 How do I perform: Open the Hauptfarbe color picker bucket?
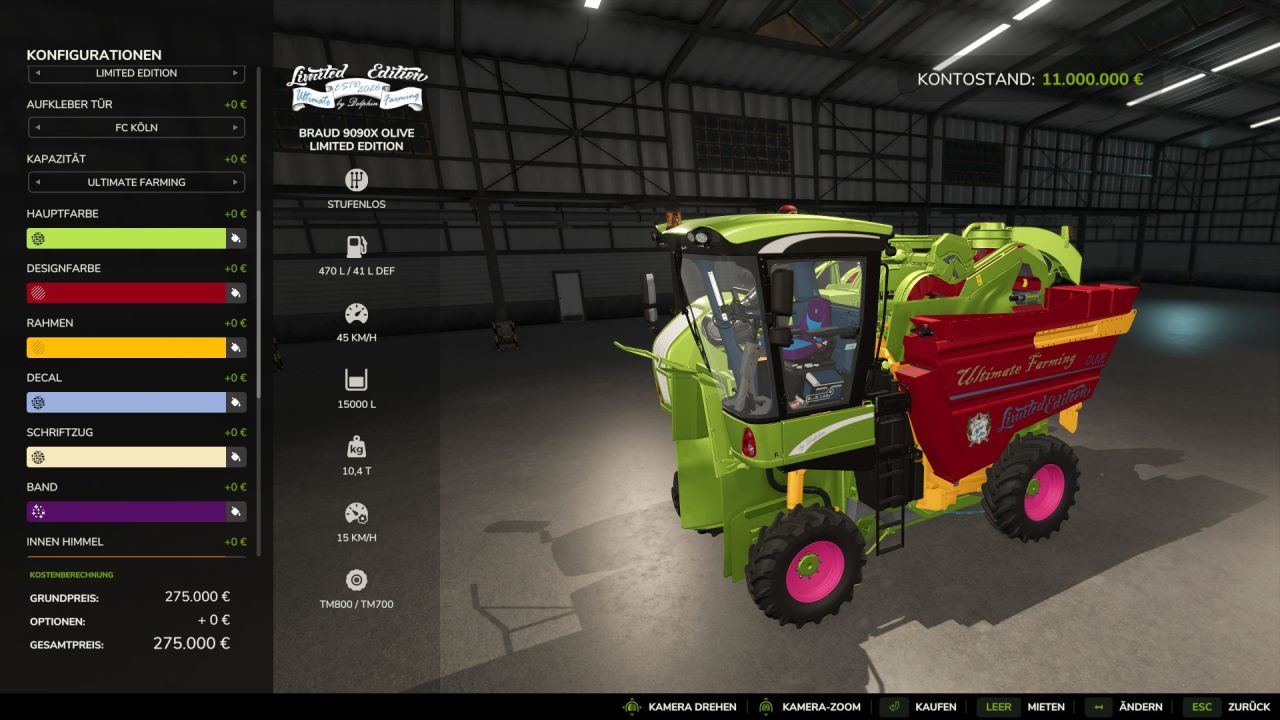click(235, 237)
